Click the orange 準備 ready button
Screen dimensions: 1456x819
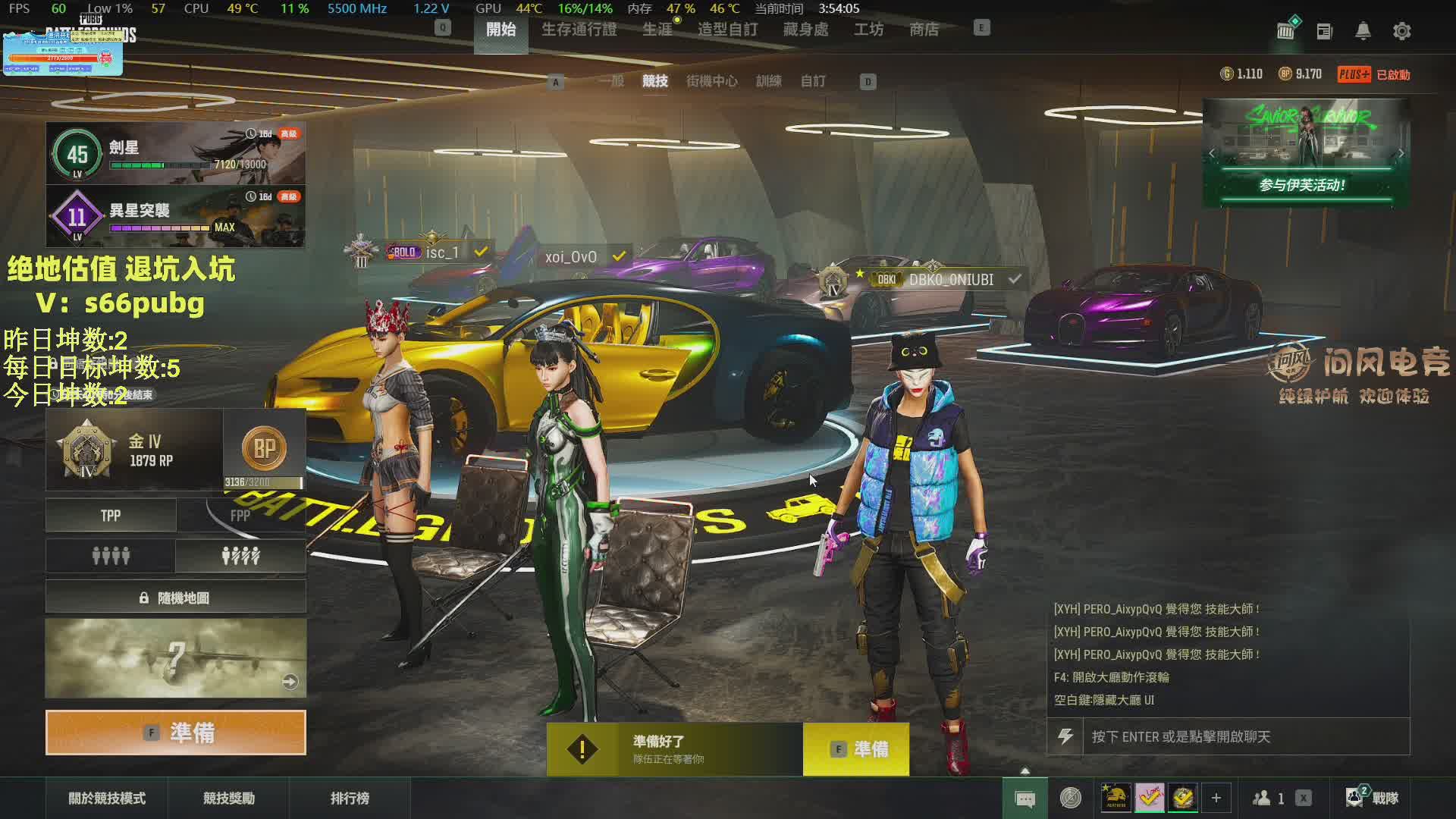click(176, 733)
